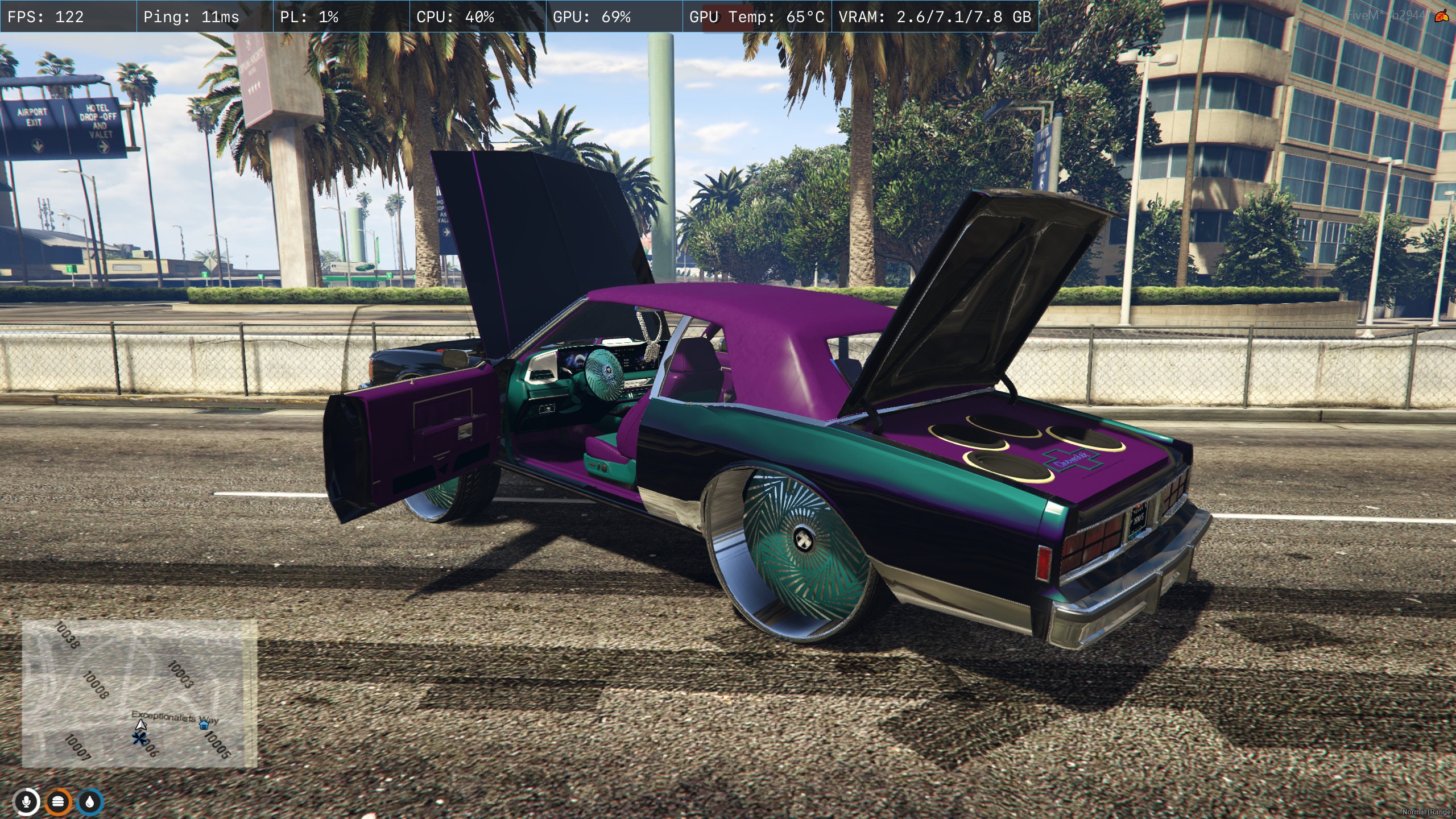Click the player arrow marker on the minimap
The width and height of the screenshot is (1456, 819).
[140, 725]
